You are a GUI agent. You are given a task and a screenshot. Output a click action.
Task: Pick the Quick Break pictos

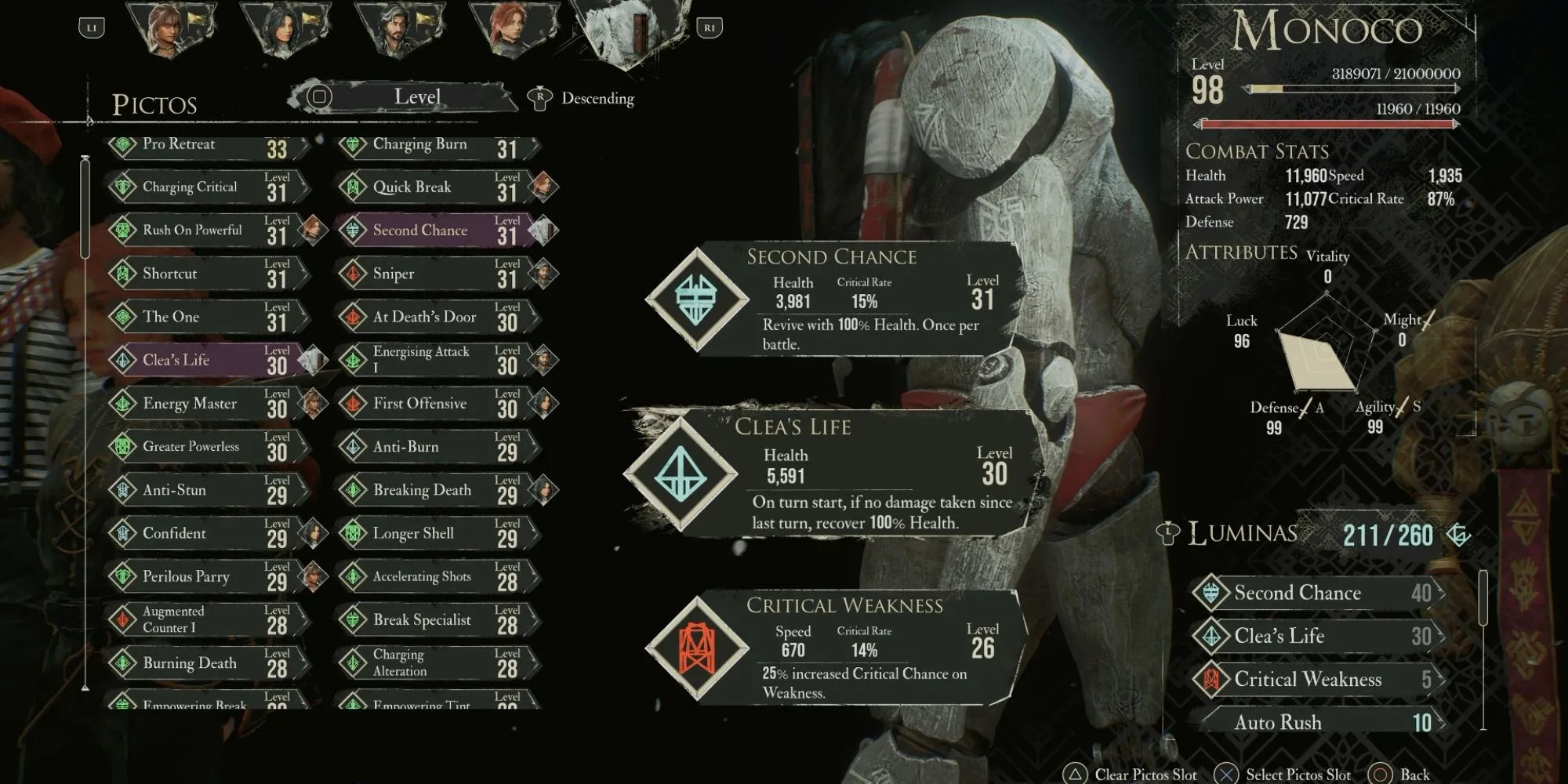click(x=435, y=187)
